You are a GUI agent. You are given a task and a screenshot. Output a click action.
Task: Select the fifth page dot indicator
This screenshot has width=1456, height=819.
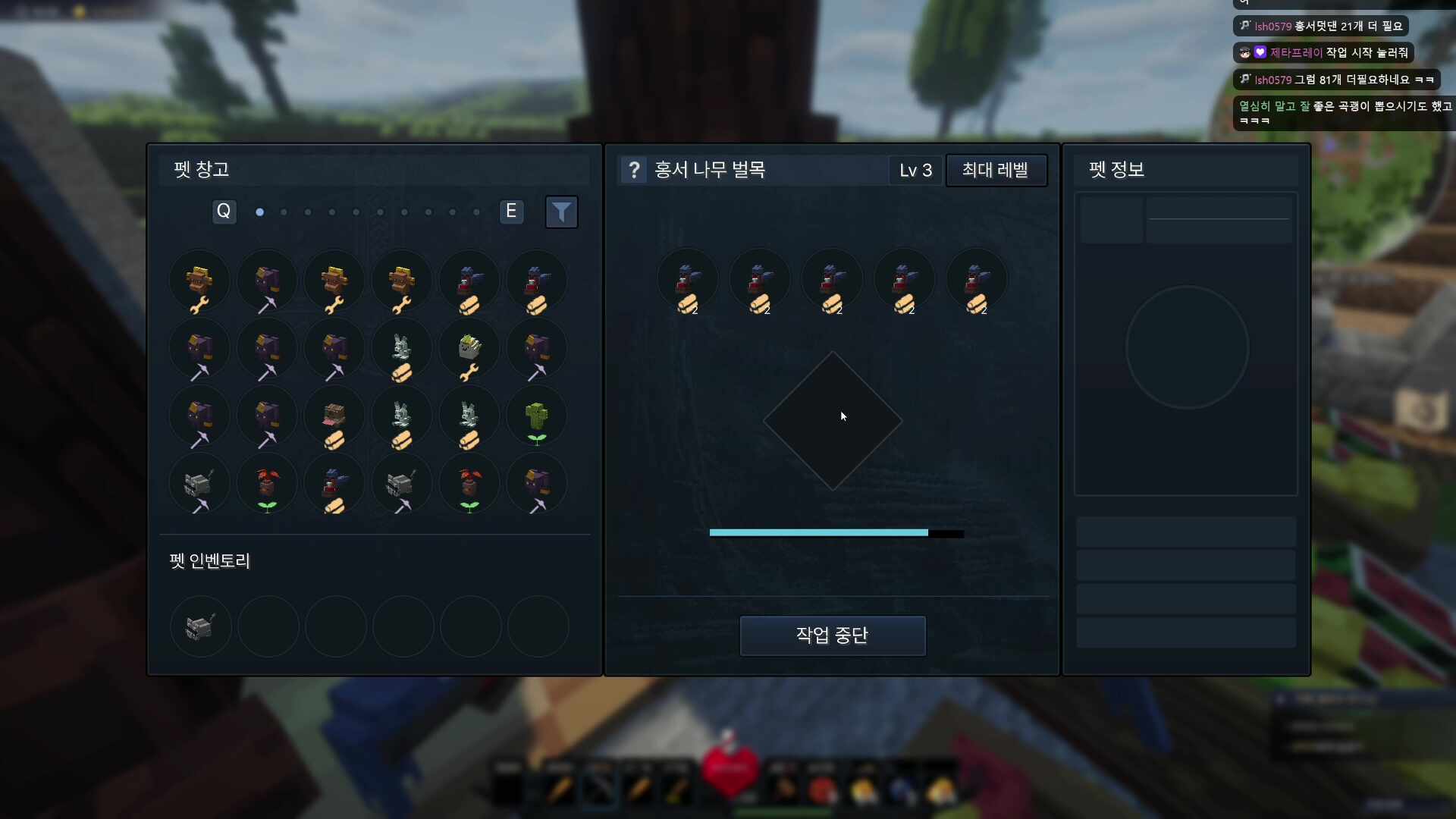coord(356,212)
